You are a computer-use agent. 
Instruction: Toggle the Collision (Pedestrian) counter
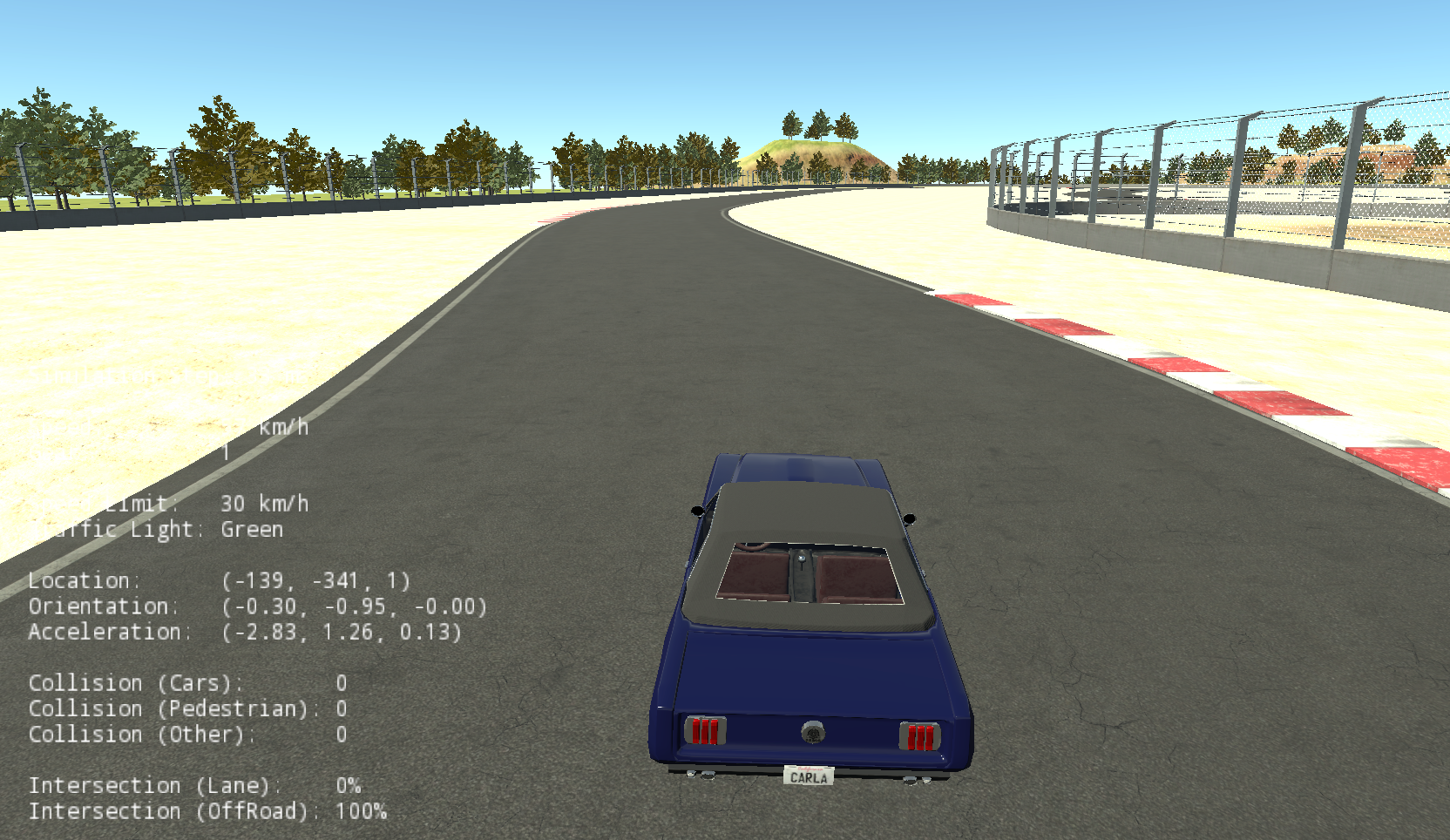click(x=187, y=708)
